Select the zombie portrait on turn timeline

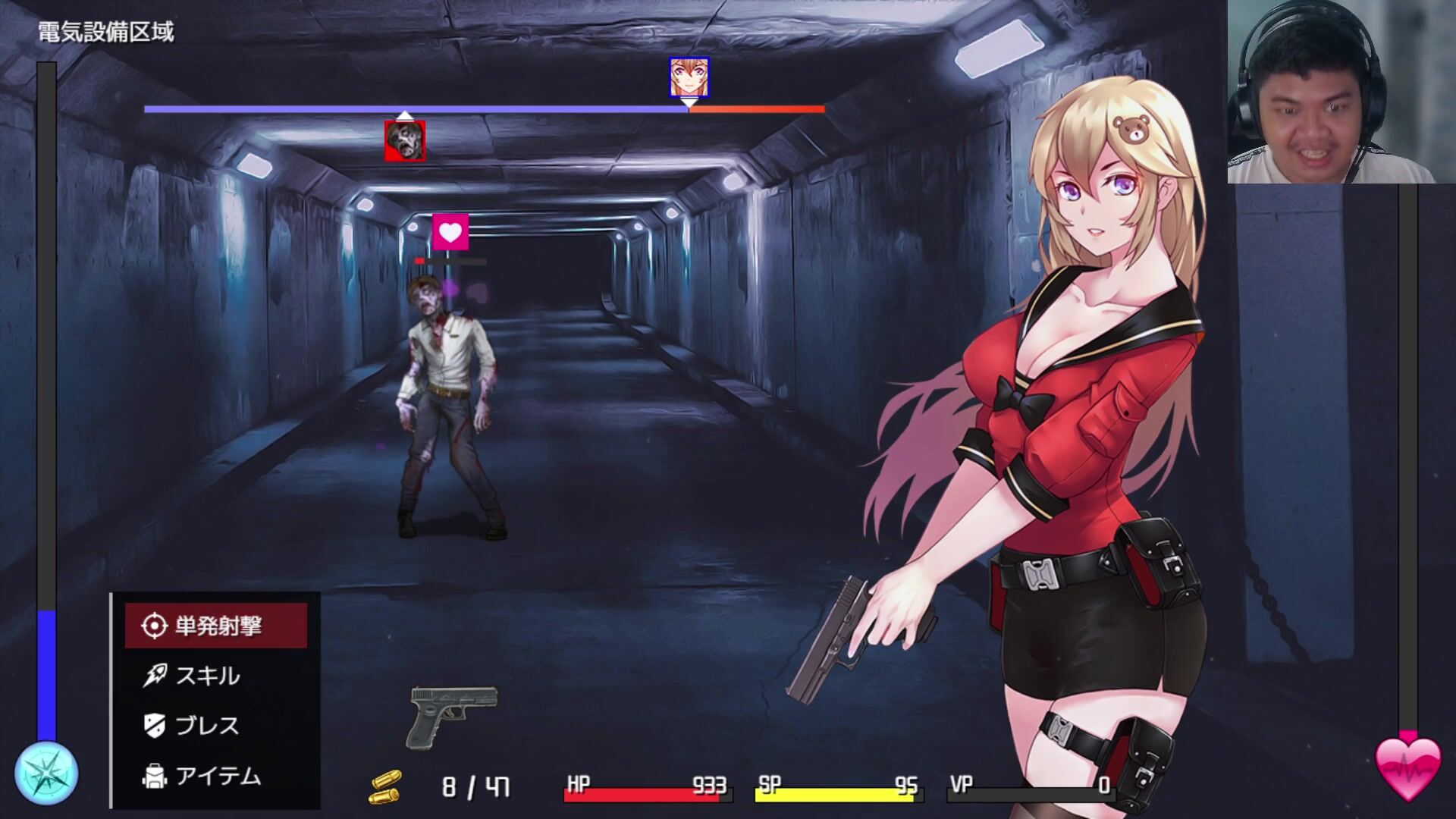coord(405,141)
